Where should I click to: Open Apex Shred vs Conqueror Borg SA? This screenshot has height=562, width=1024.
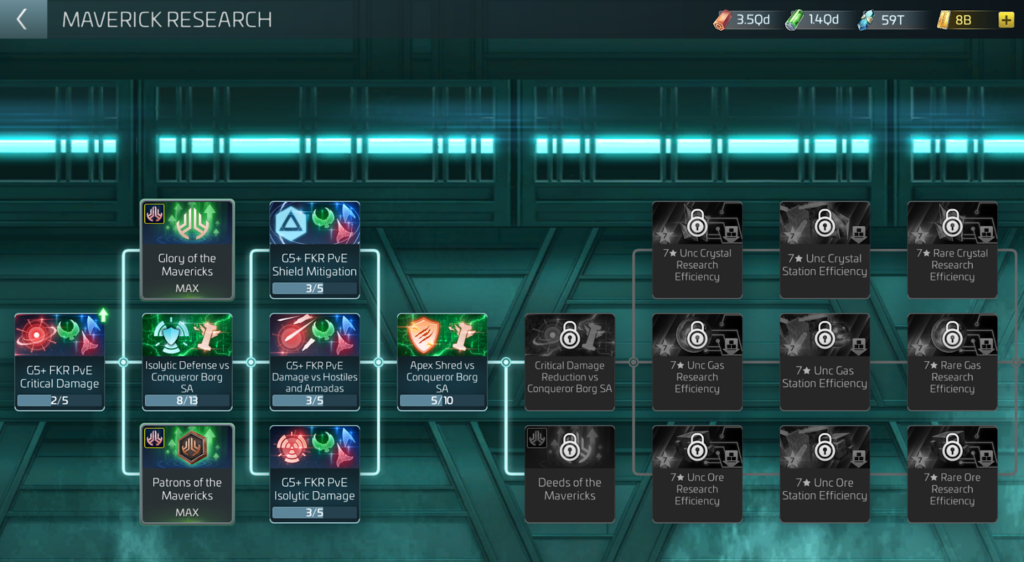pyautogui.click(x=442, y=361)
